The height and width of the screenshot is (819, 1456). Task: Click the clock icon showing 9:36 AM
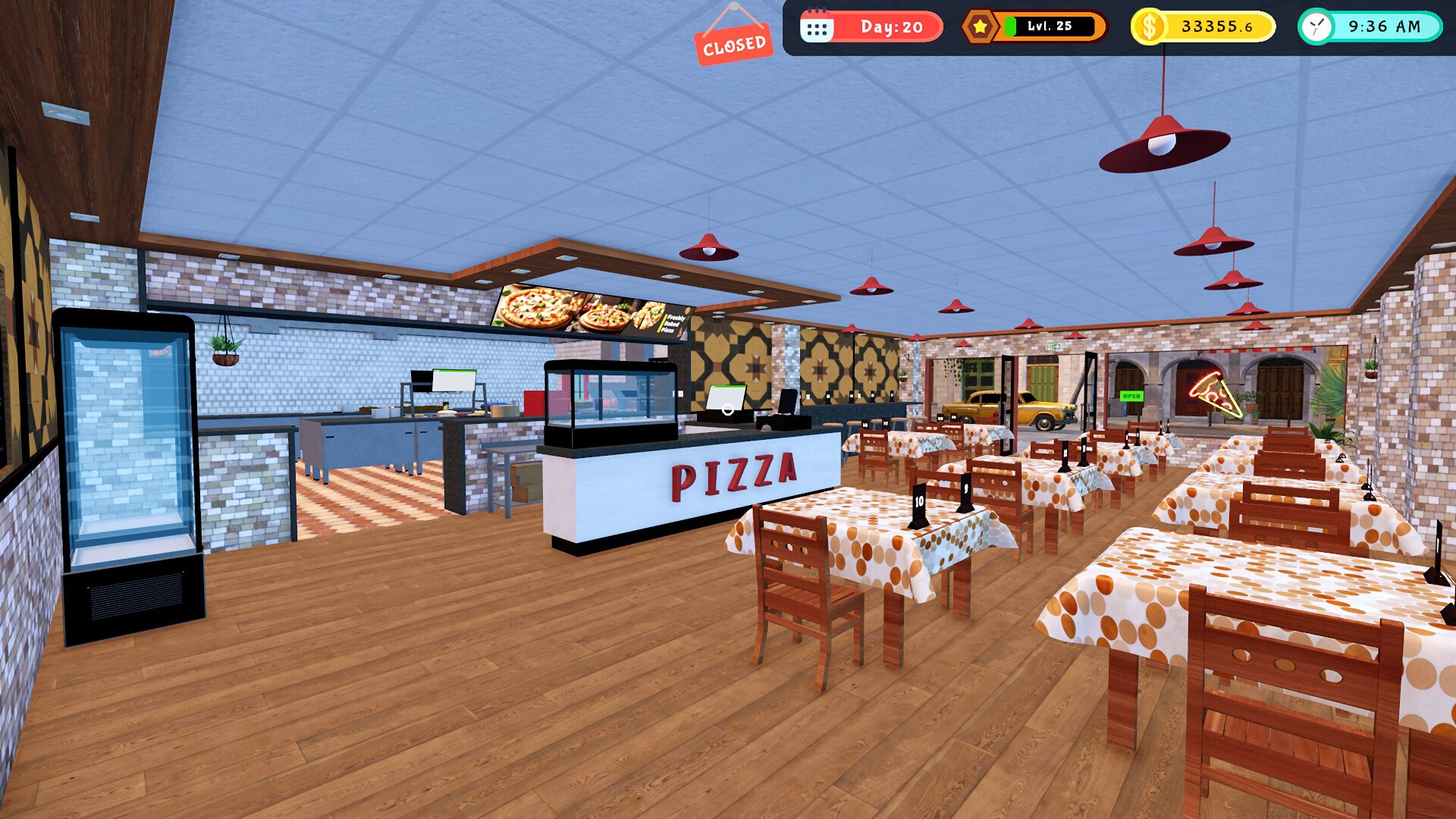coord(1316,27)
